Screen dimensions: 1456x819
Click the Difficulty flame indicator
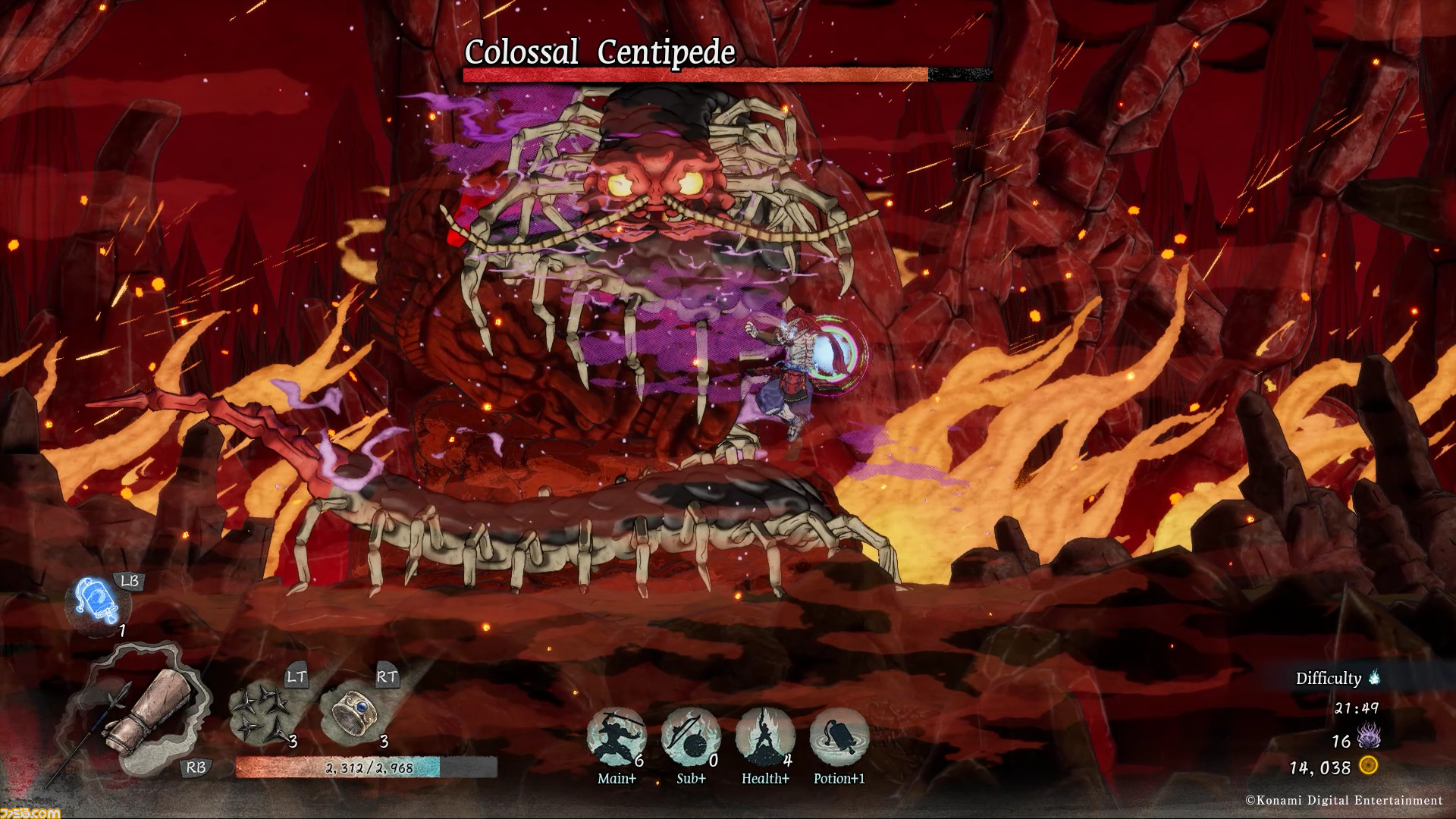click(x=1374, y=677)
